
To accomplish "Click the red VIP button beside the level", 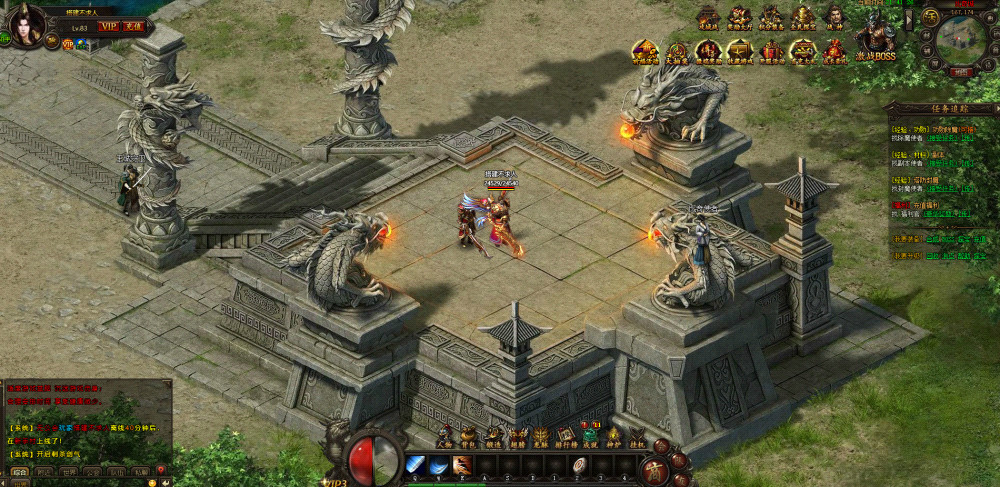I will coord(108,26).
